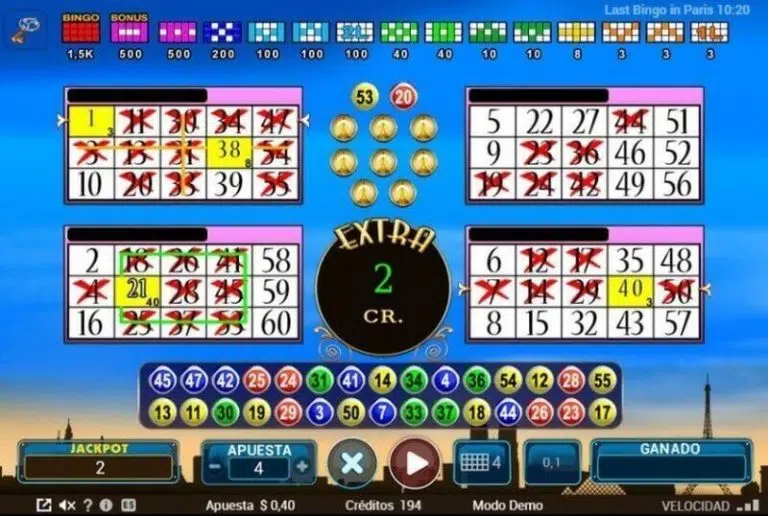This screenshot has width=768, height=516.
Task: Unmute the game sound
Action: click(x=68, y=505)
